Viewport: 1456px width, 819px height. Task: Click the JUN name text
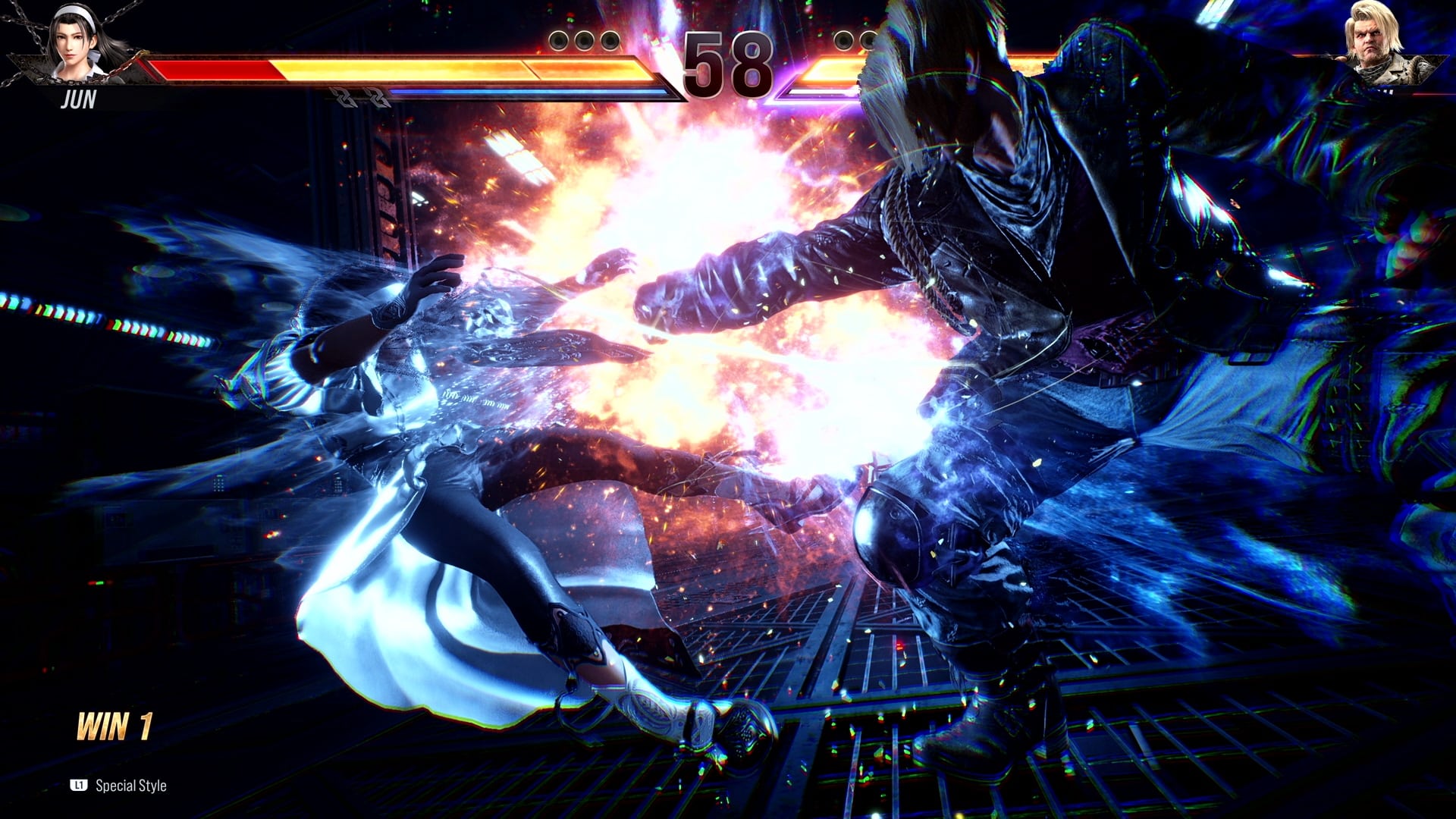[80, 97]
